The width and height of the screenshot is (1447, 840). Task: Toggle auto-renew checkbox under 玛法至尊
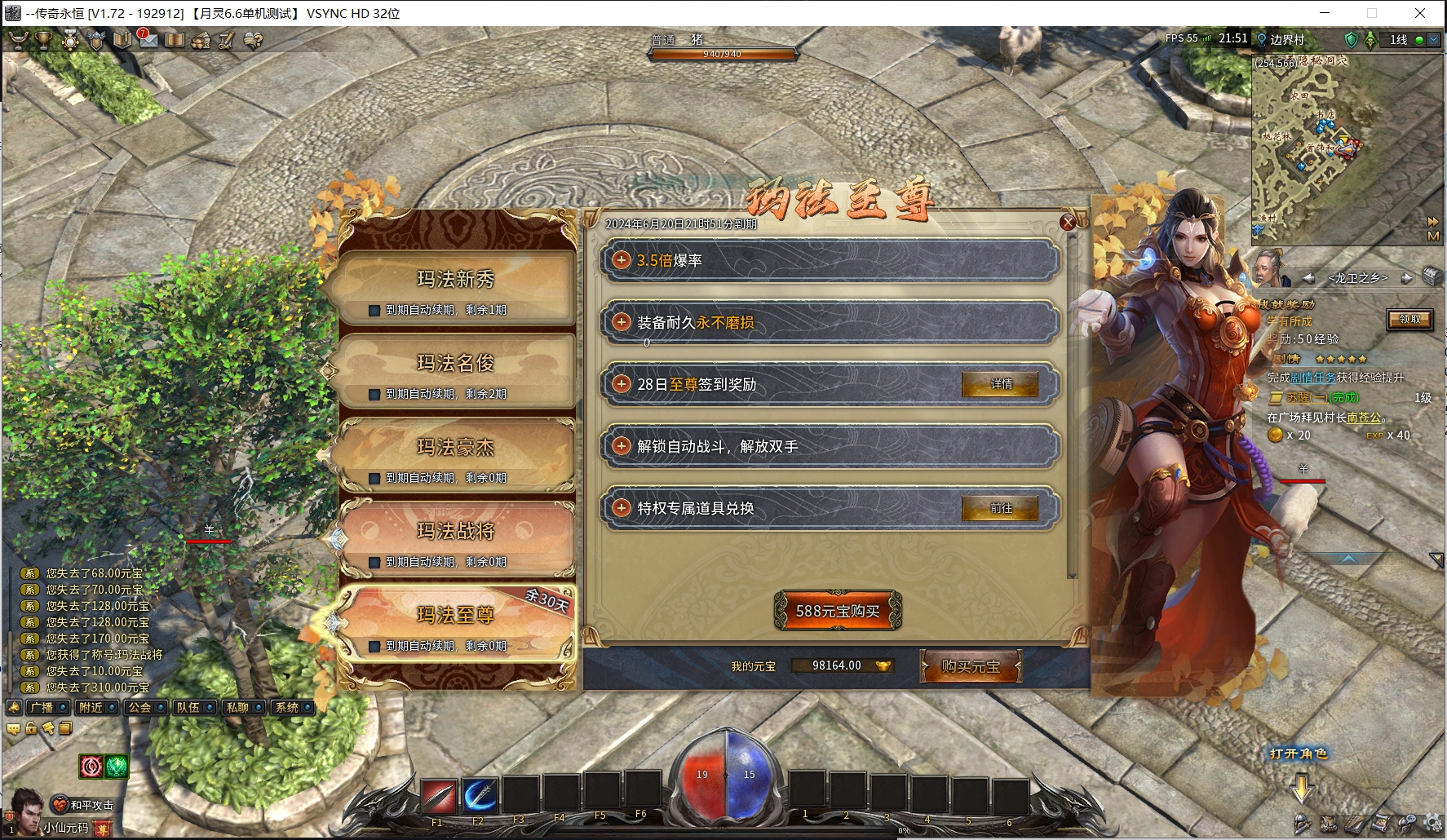[374, 647]
